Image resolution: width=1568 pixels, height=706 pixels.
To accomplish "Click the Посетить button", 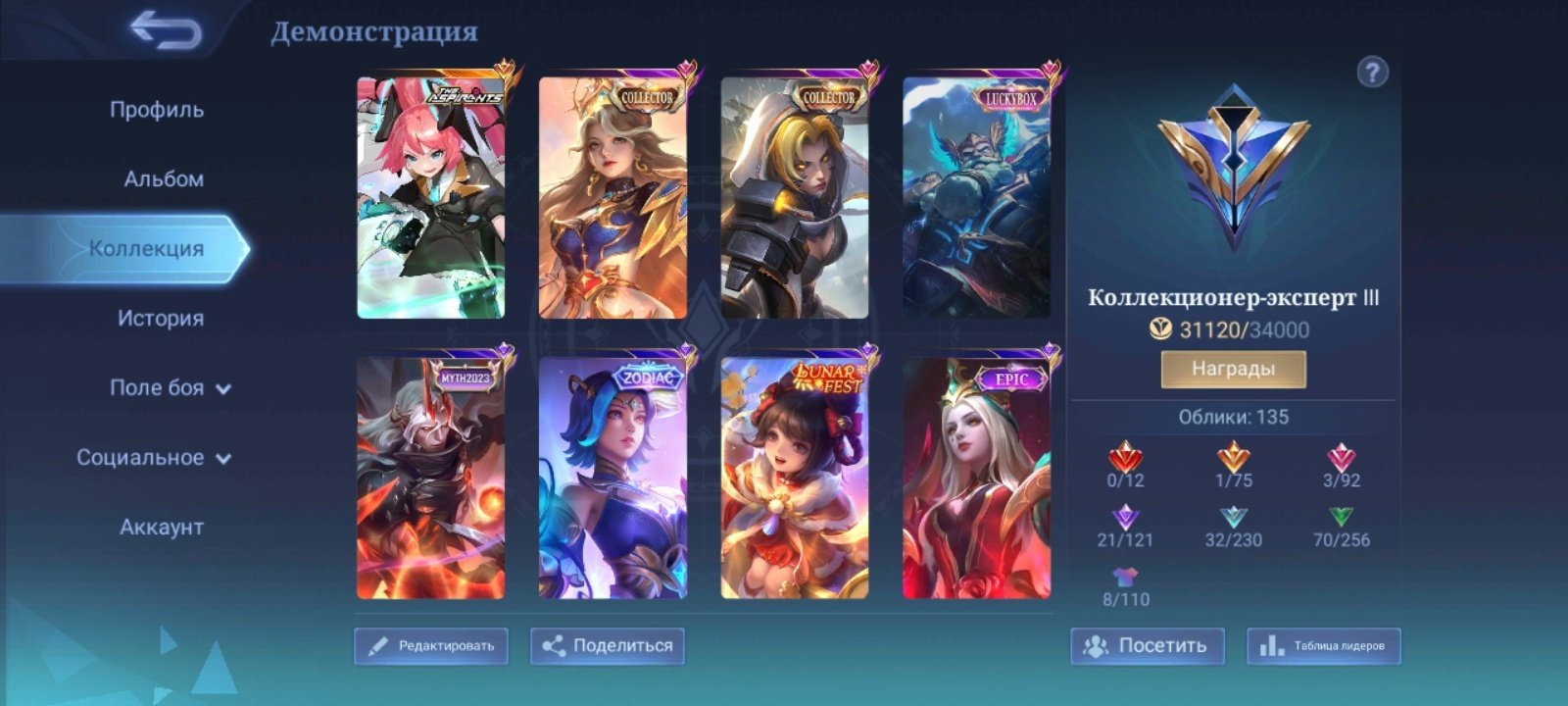I will click(x=1147, y=646).
